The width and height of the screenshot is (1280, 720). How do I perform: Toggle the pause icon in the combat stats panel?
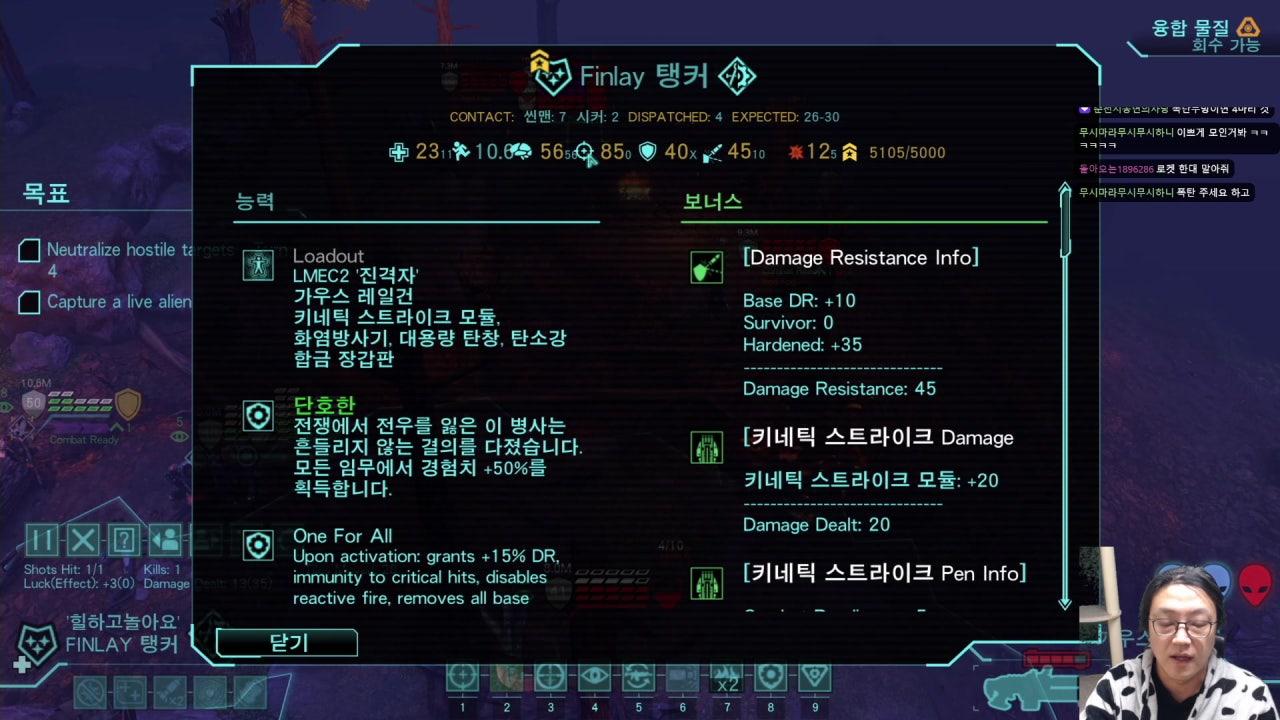point(42,542)
